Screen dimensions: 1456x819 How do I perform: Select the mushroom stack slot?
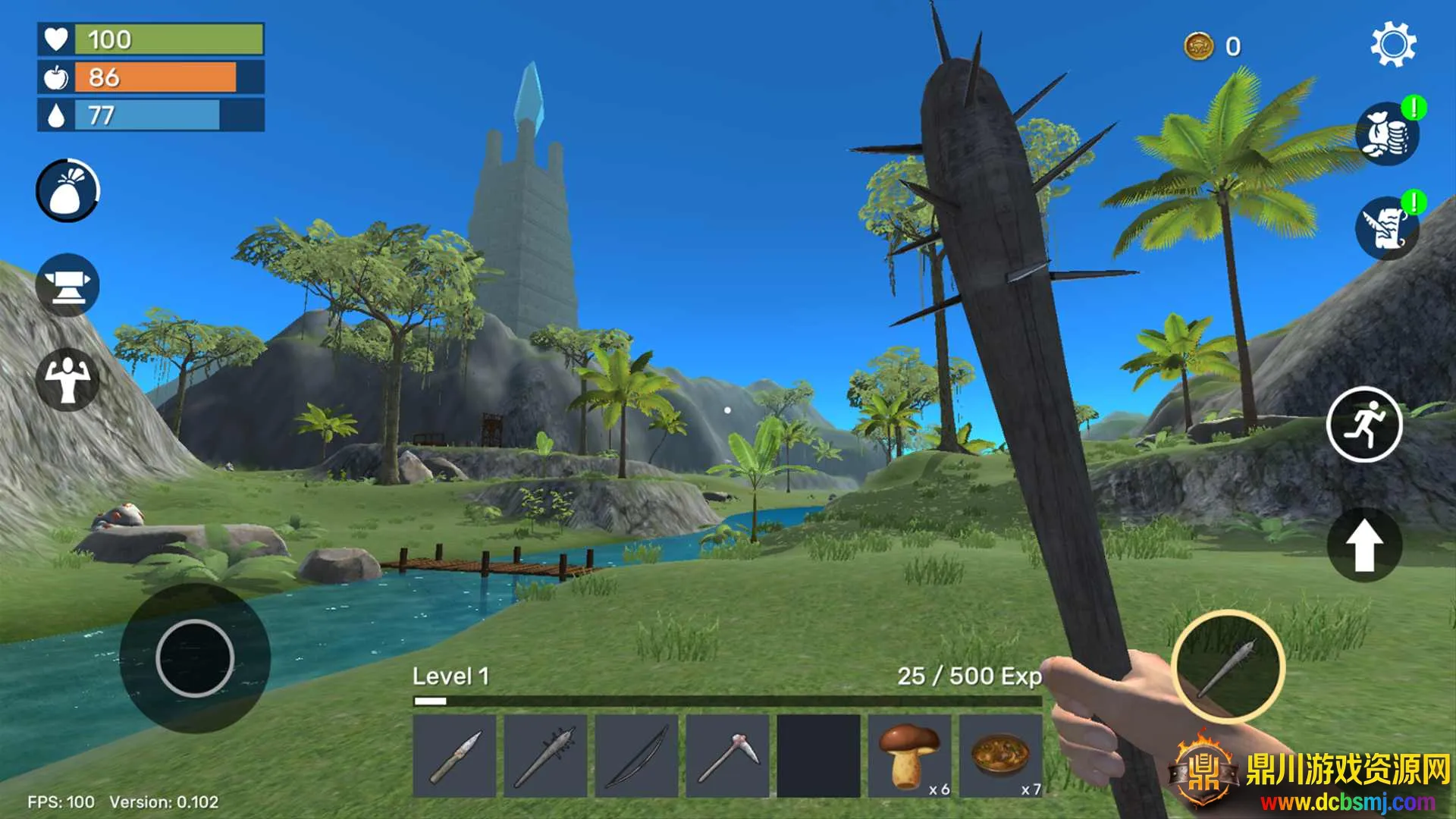909,756
